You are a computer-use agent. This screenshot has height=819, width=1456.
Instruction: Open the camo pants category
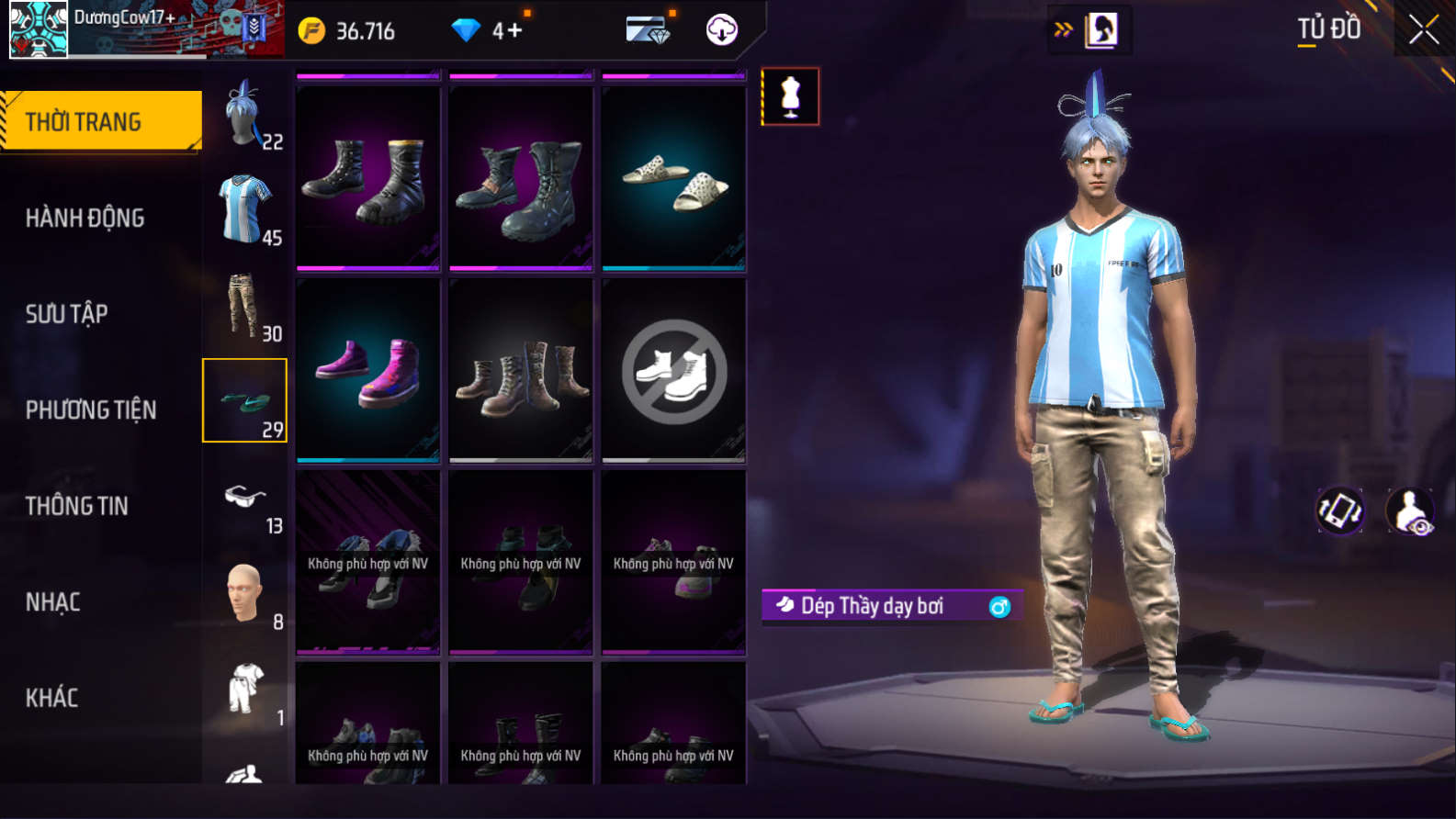[x=245, y=307]
